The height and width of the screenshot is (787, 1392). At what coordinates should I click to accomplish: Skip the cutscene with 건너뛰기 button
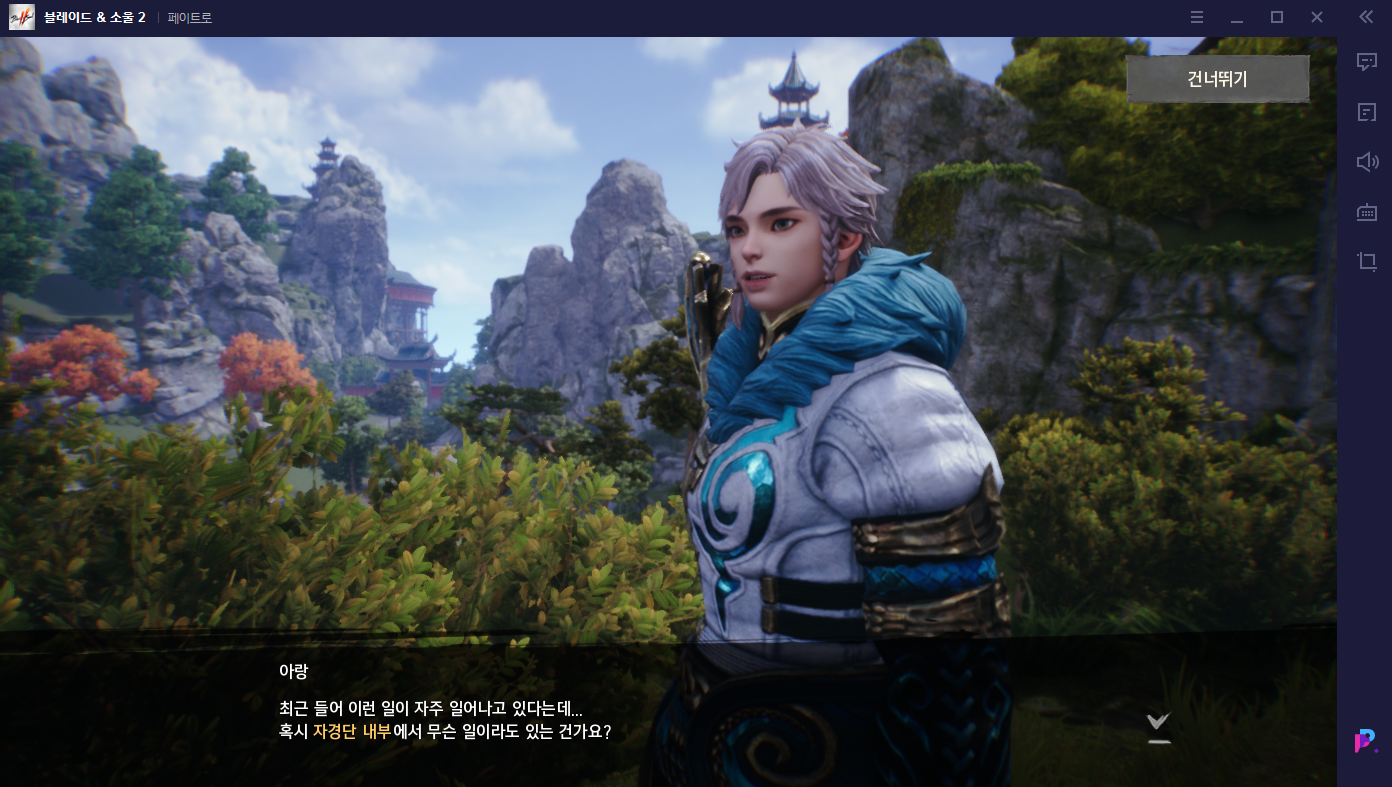(x=1217, y=79)
